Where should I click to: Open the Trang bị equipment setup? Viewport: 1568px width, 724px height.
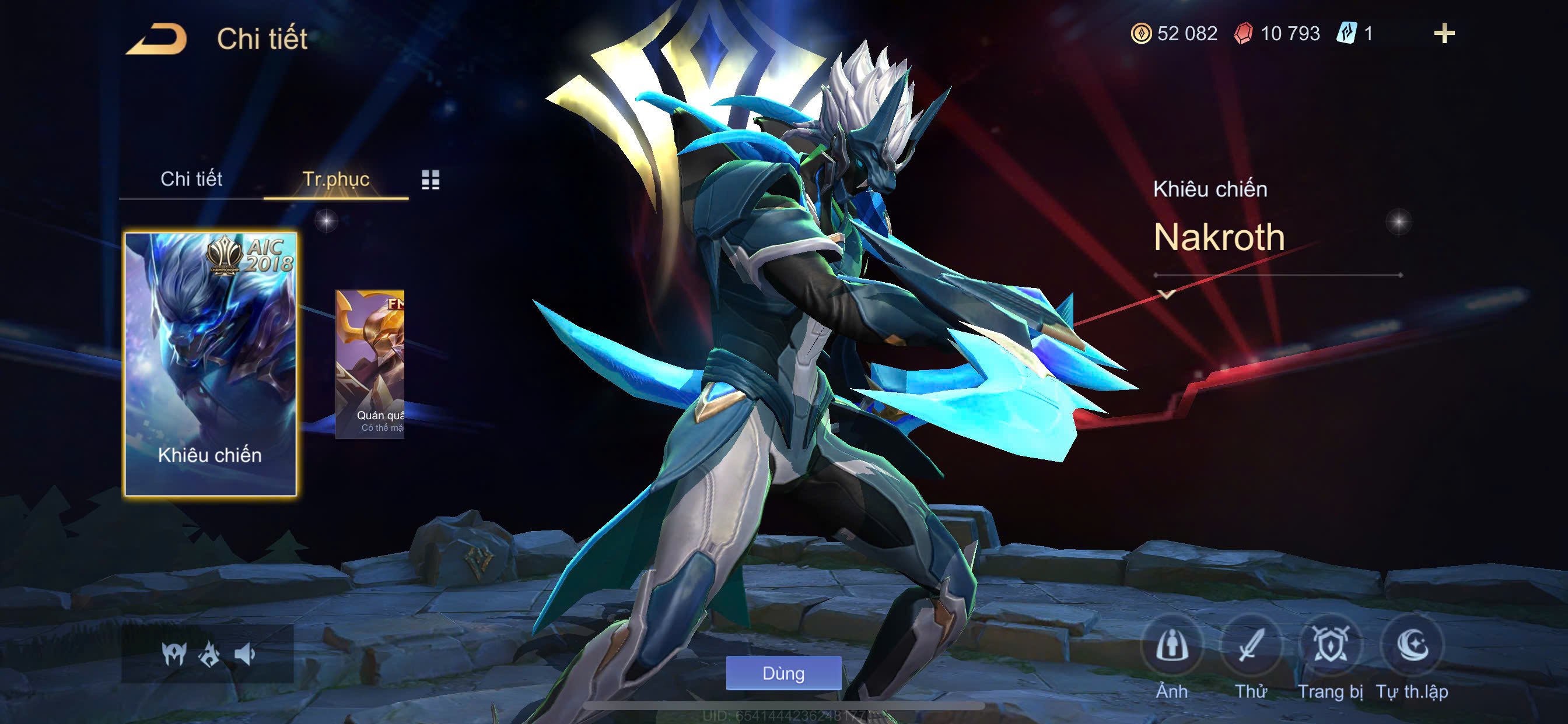(x=1330, y=645)
